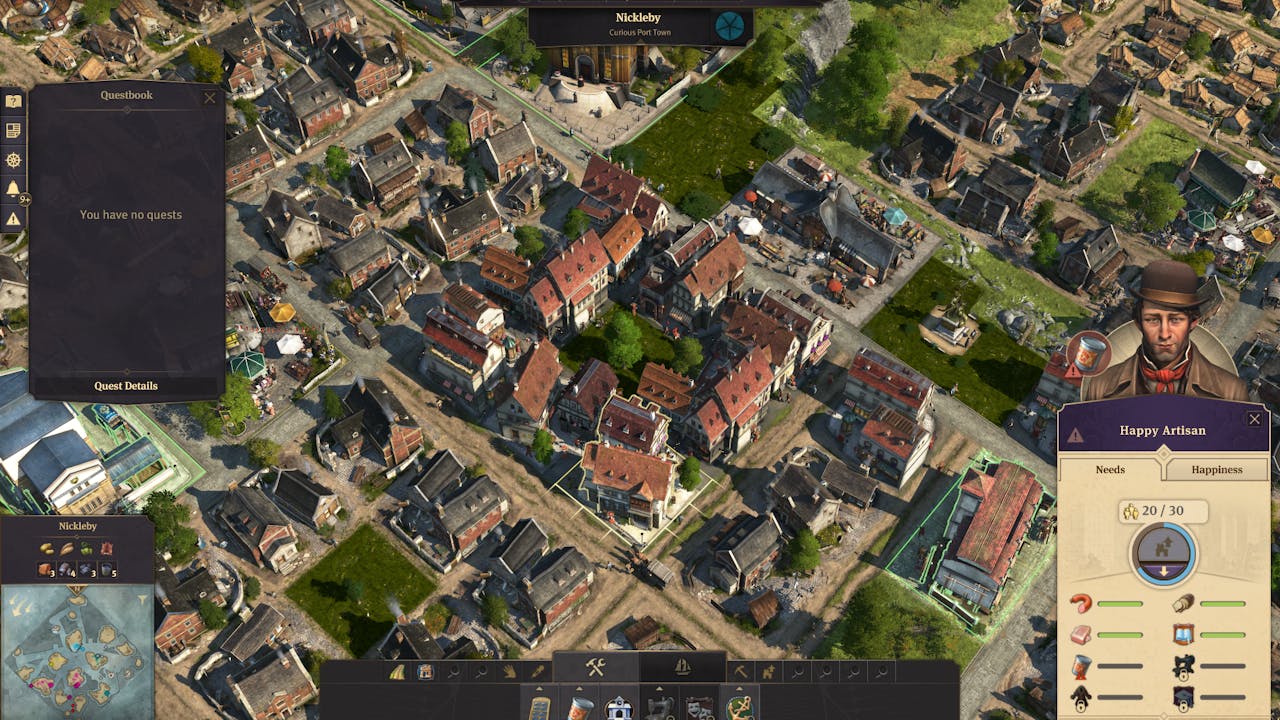The height and width of the screenshot is (720, 1280).
Task: Switch to the ship build menu tab
Action: coord(683,669)
